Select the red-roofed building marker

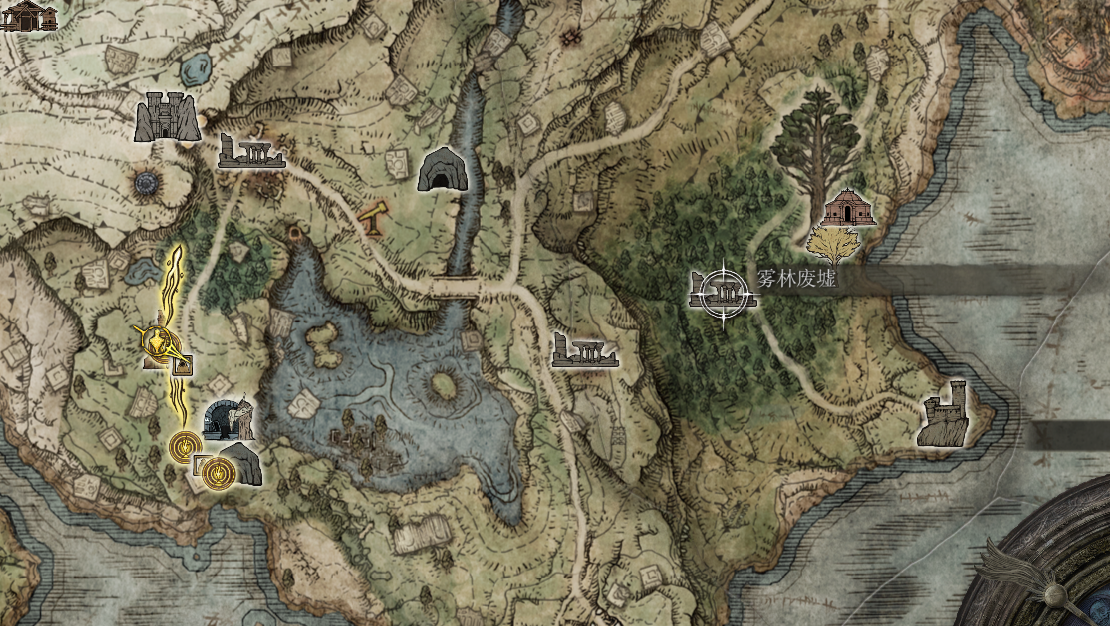(849, 207)
